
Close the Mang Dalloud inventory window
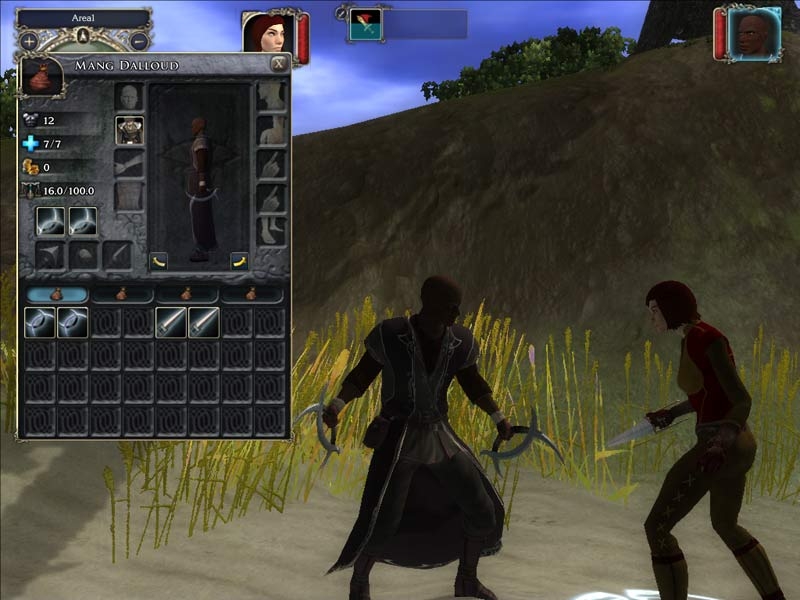coord(279,64)
